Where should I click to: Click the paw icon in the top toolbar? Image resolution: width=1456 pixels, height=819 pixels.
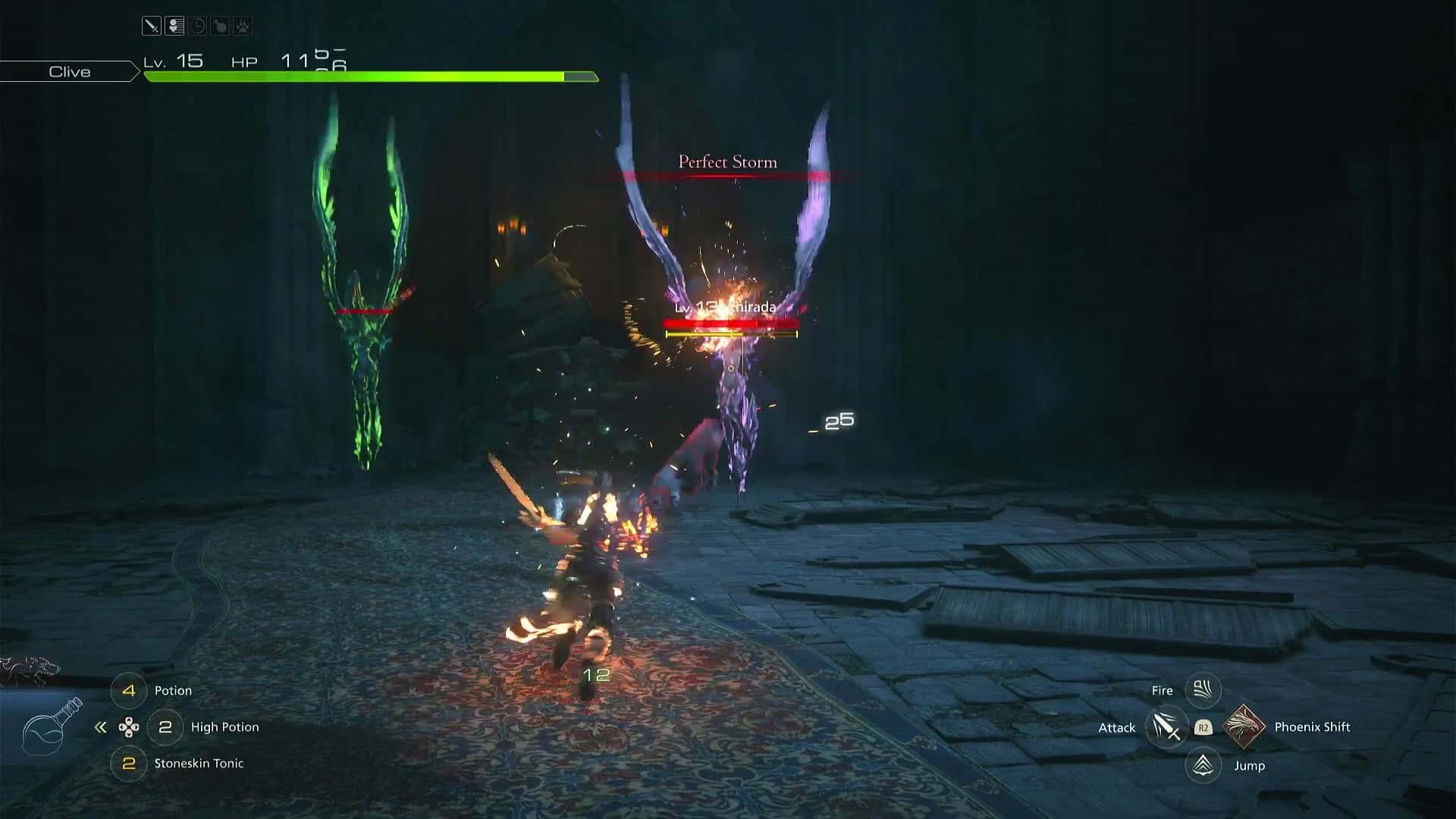(x=242, y=25)
